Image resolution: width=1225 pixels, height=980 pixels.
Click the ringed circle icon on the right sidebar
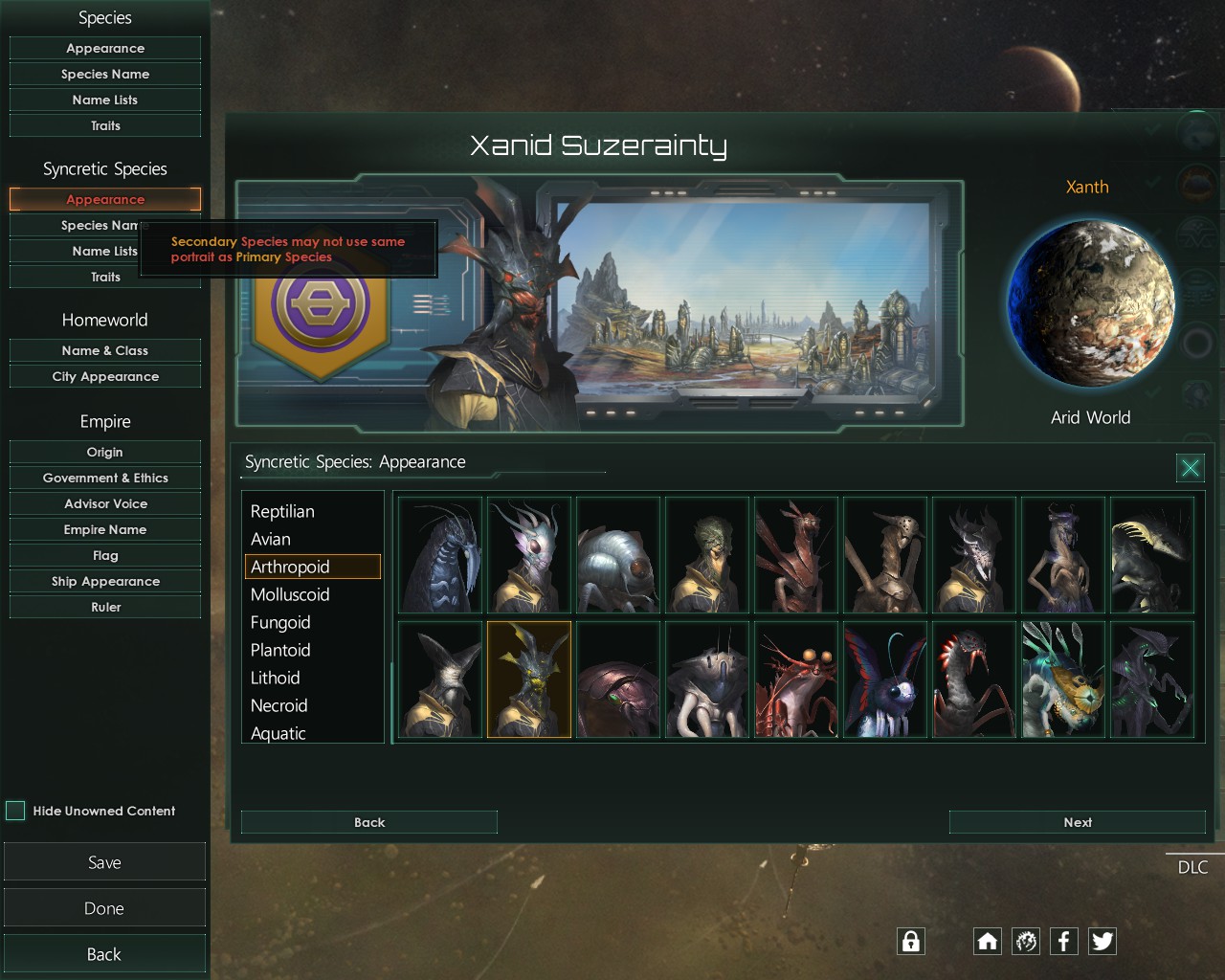[1196, 339]
